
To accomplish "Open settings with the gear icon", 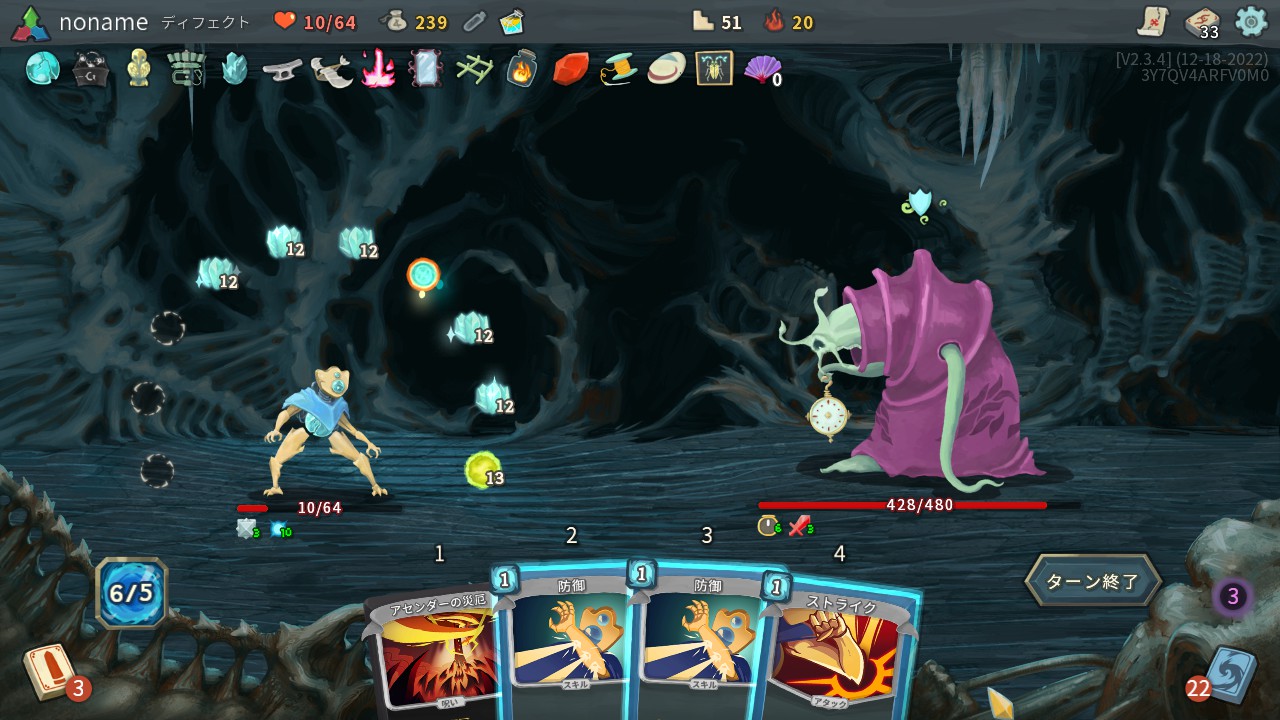I will tap(1251, 21).
